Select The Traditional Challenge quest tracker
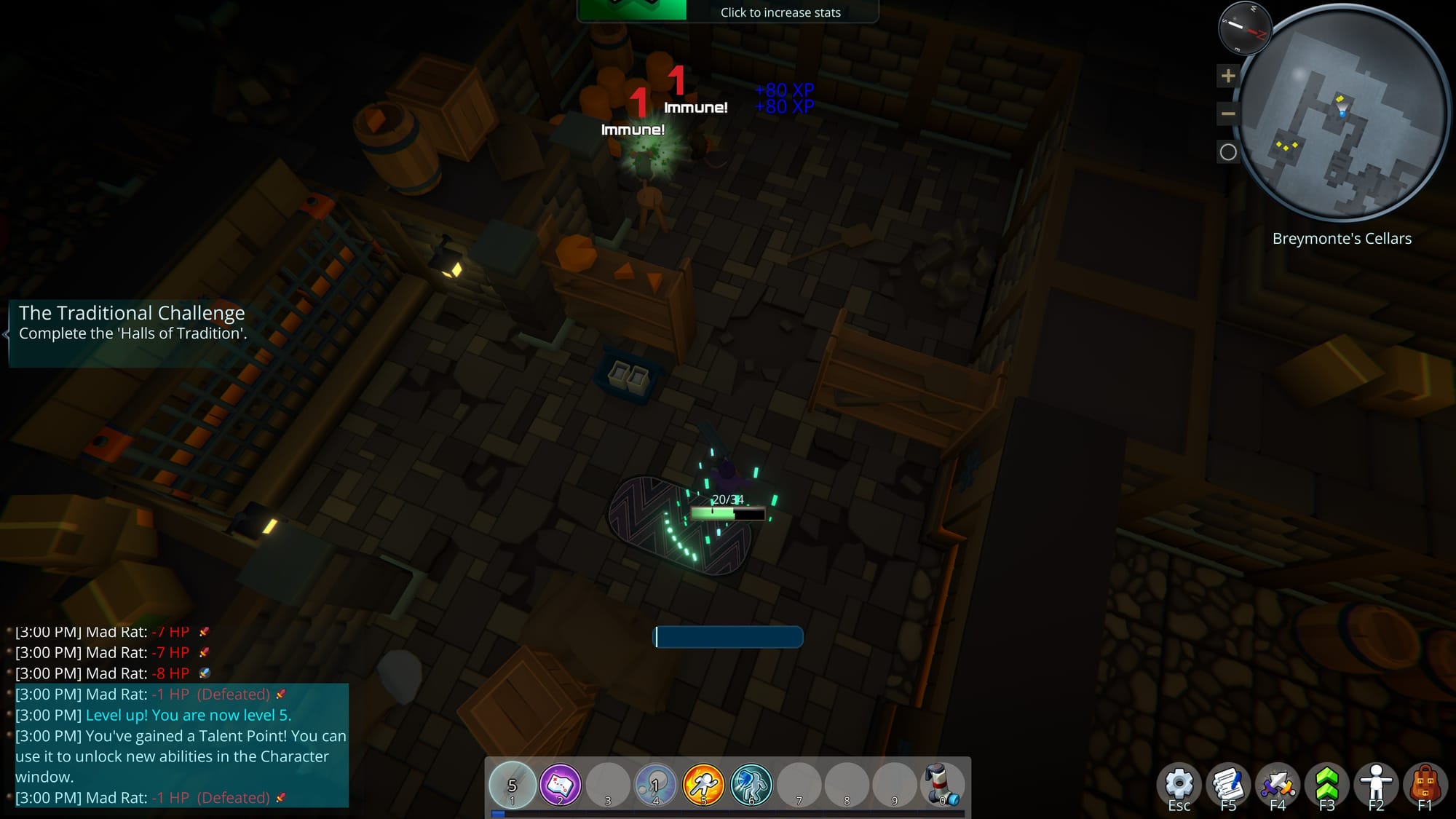Screen dimensions: 1456x819 pyautogui.click(x=132, y=323)
